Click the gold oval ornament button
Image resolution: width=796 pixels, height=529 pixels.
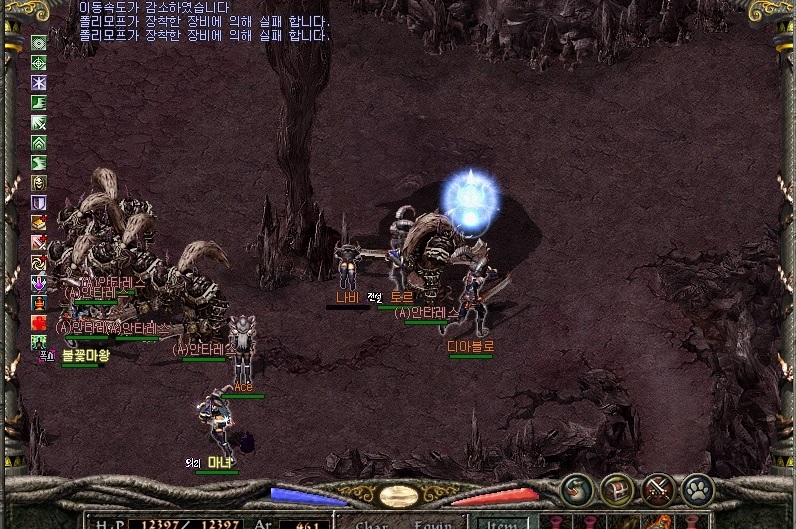398,496
